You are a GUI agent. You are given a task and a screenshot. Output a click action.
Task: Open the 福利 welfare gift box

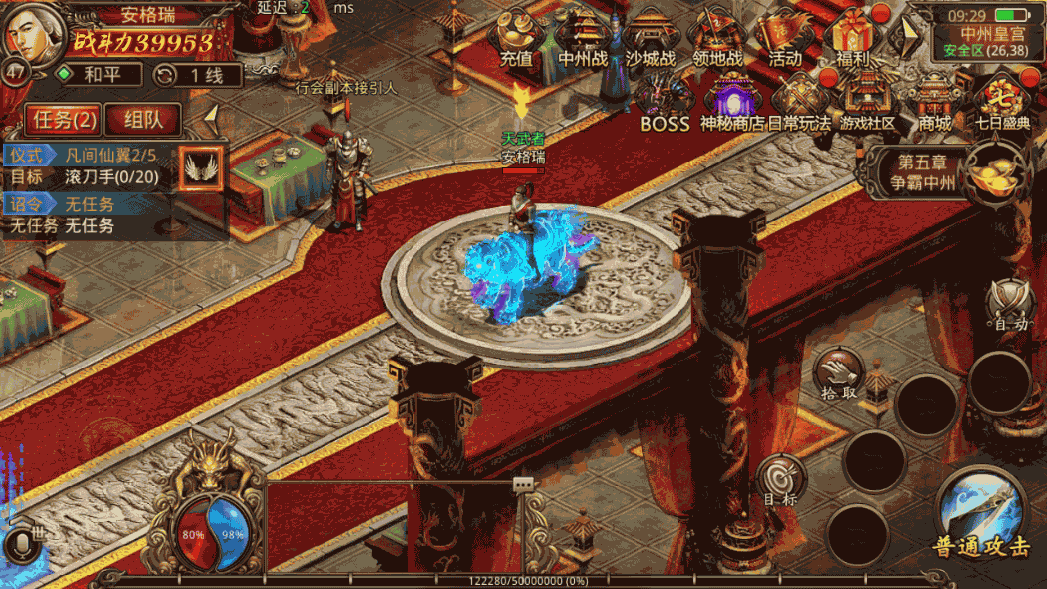(853, 37)
